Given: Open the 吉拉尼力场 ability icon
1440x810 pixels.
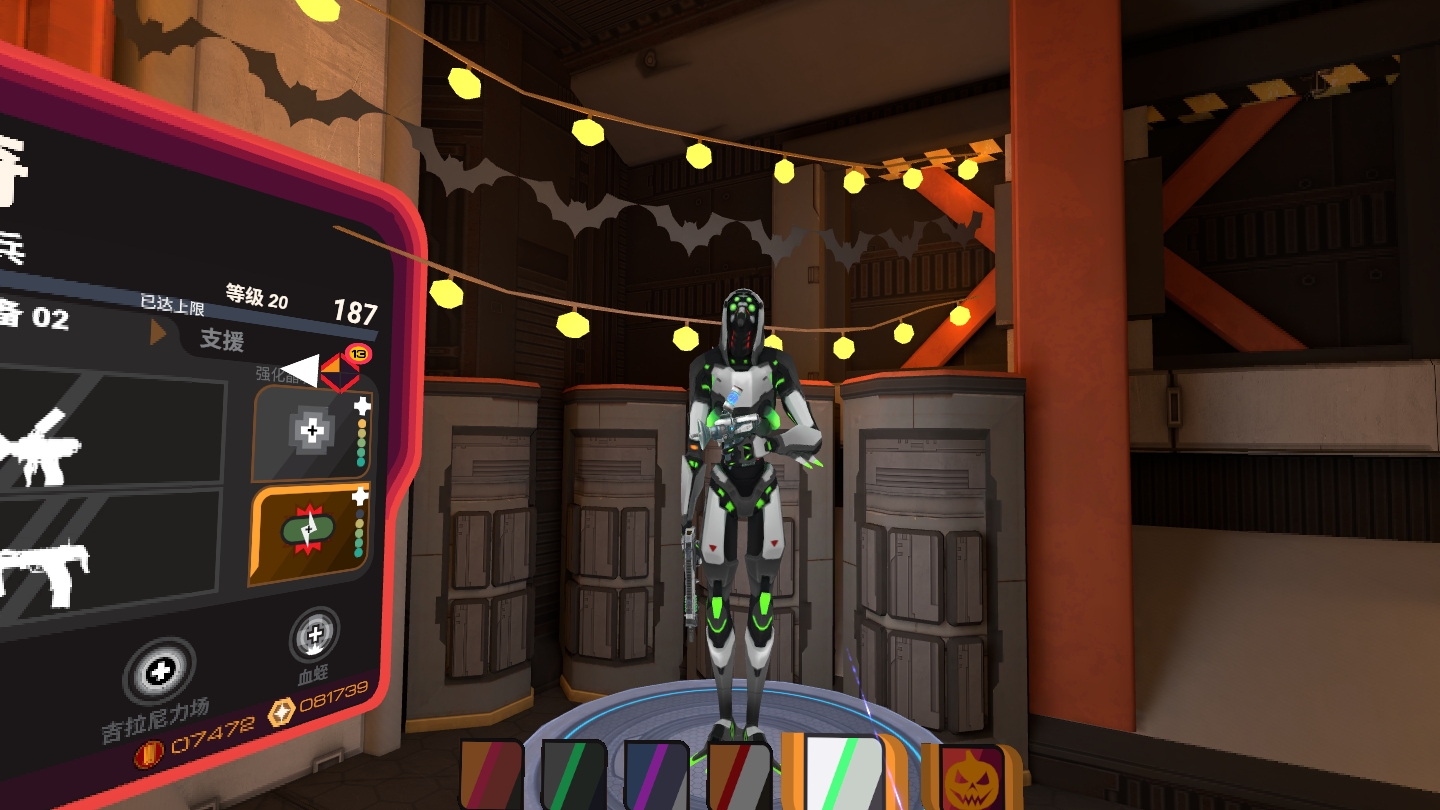Looking at the screenshot, I should [x=158, y=673].
